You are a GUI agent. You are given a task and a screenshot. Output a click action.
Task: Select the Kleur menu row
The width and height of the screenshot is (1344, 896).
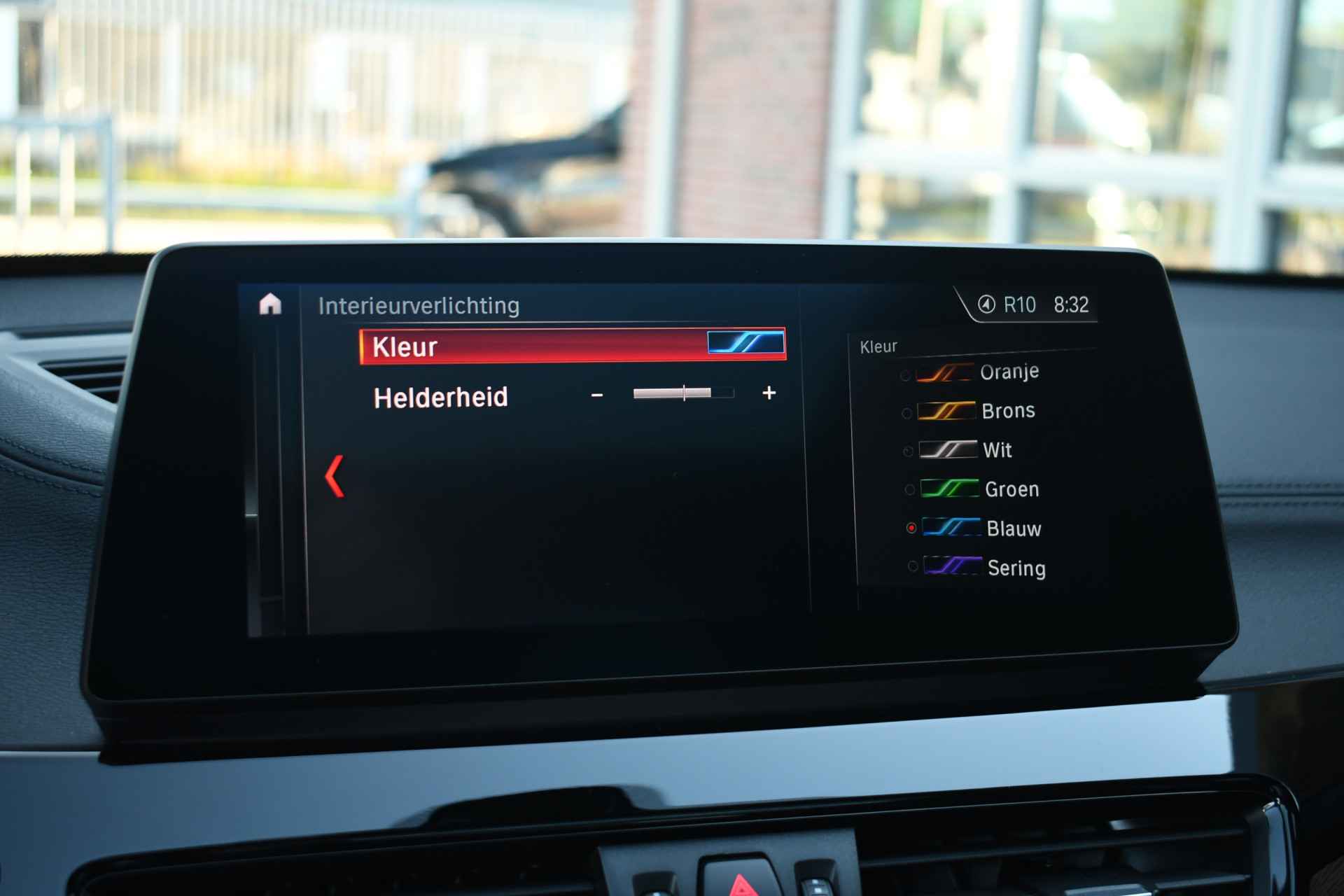click(572, 346)
